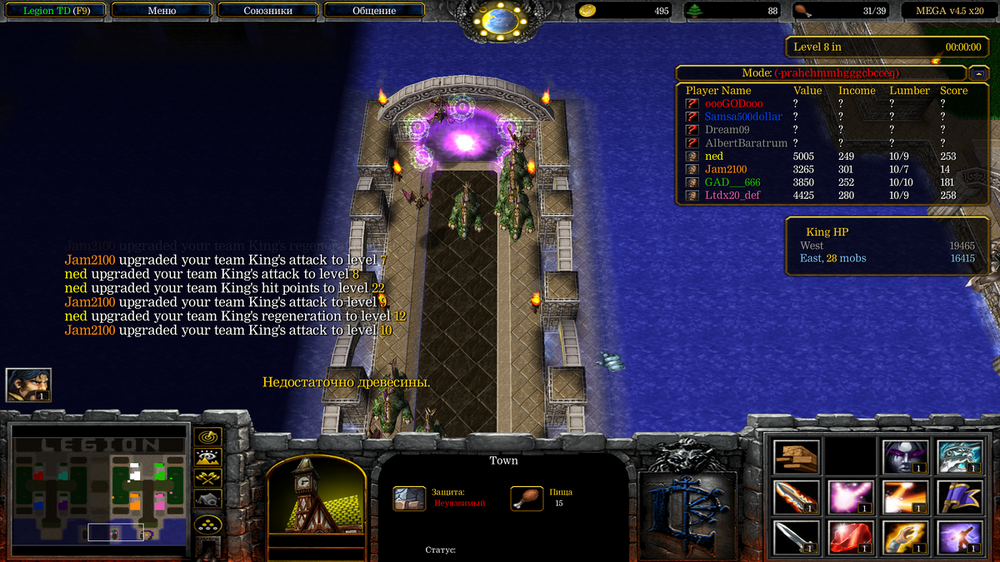Collapse the multiboard with the arrow button
This screenshot has width=1000, height=562.
pos(977,73)
